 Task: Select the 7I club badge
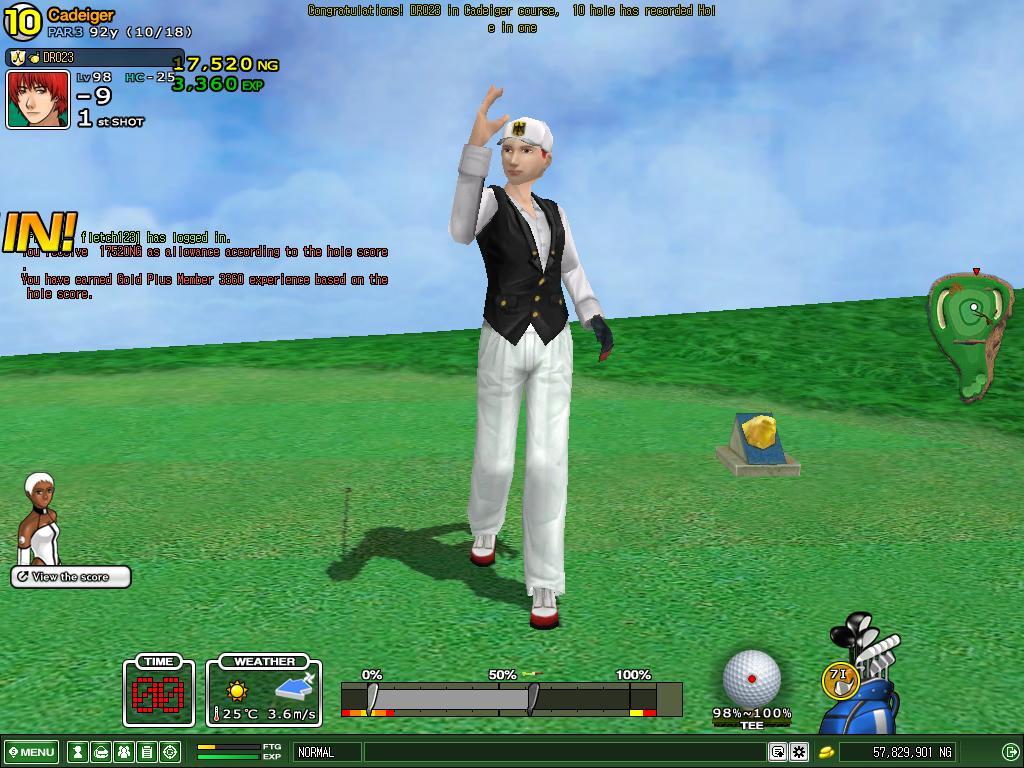(x=839, y=678)
